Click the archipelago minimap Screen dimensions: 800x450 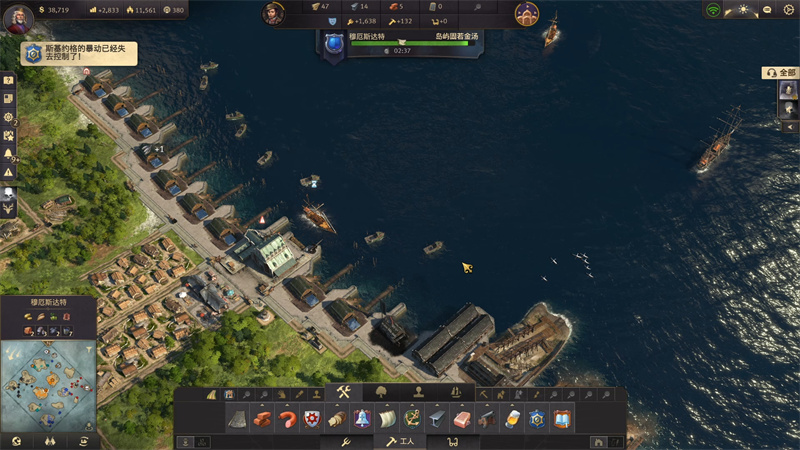coord(48,385)
